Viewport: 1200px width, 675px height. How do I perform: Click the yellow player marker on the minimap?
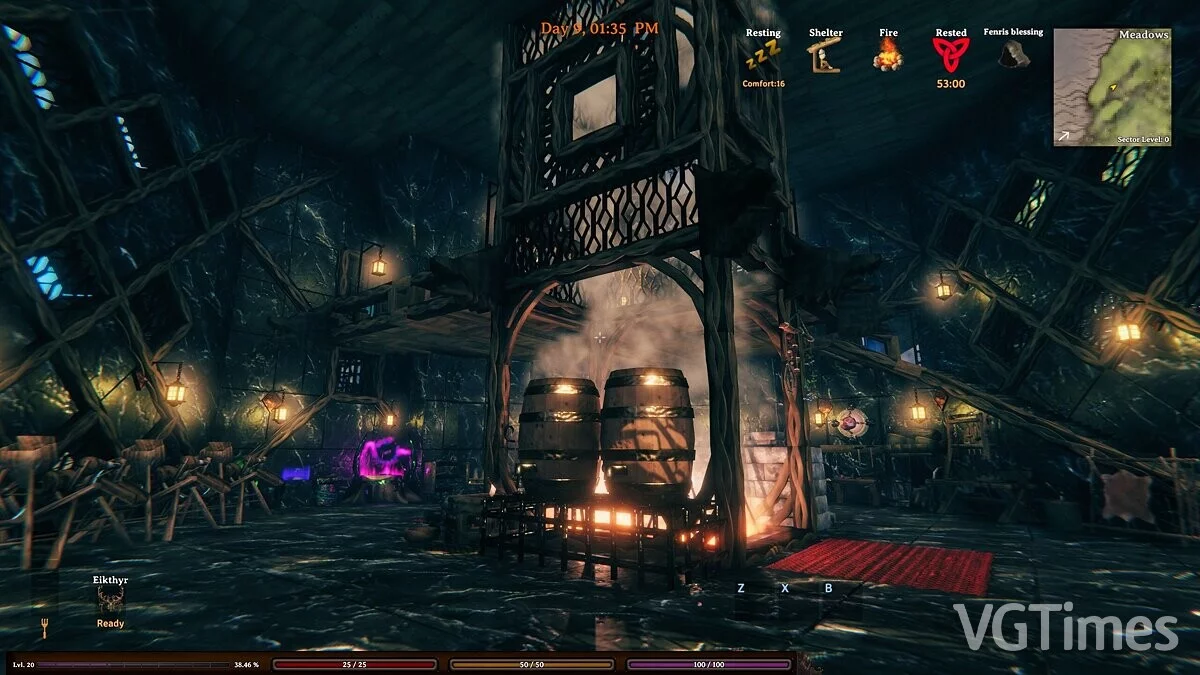(1112, 87)
